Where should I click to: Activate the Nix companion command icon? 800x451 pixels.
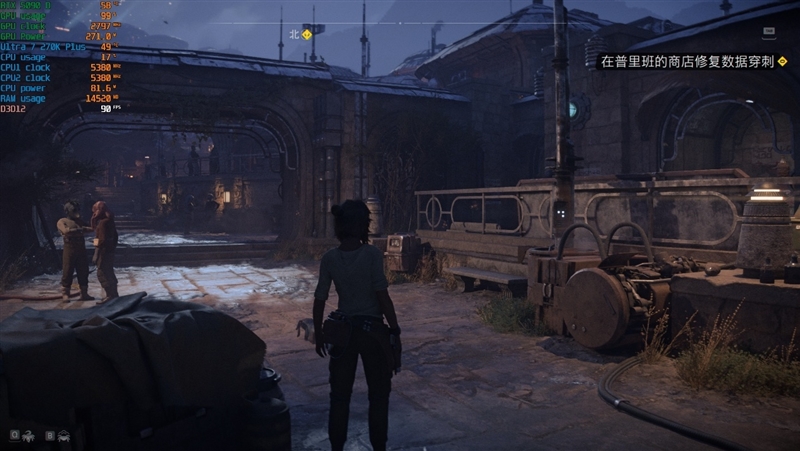[x=28, y=435]
